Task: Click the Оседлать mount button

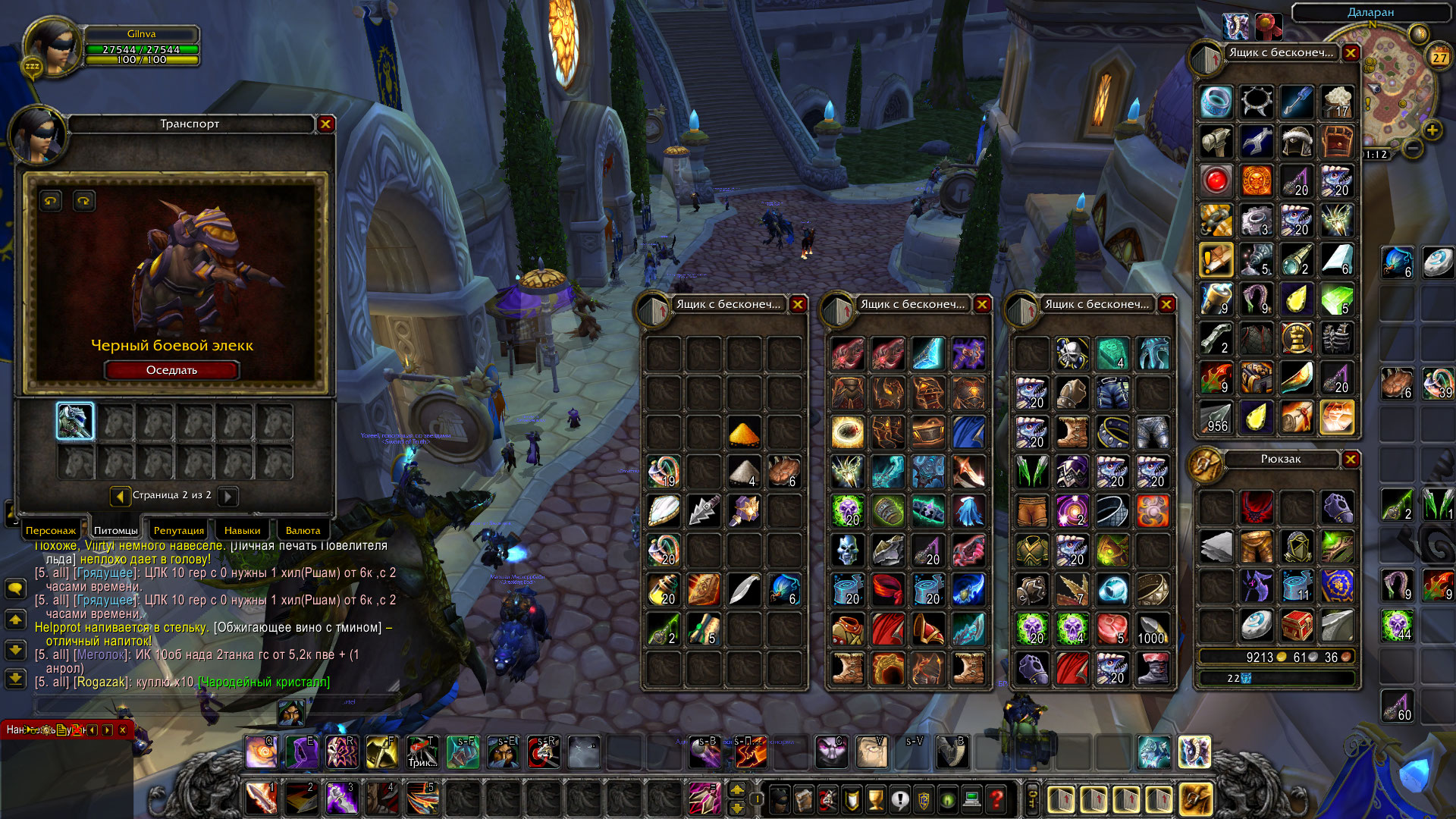Action: (171, 370)
